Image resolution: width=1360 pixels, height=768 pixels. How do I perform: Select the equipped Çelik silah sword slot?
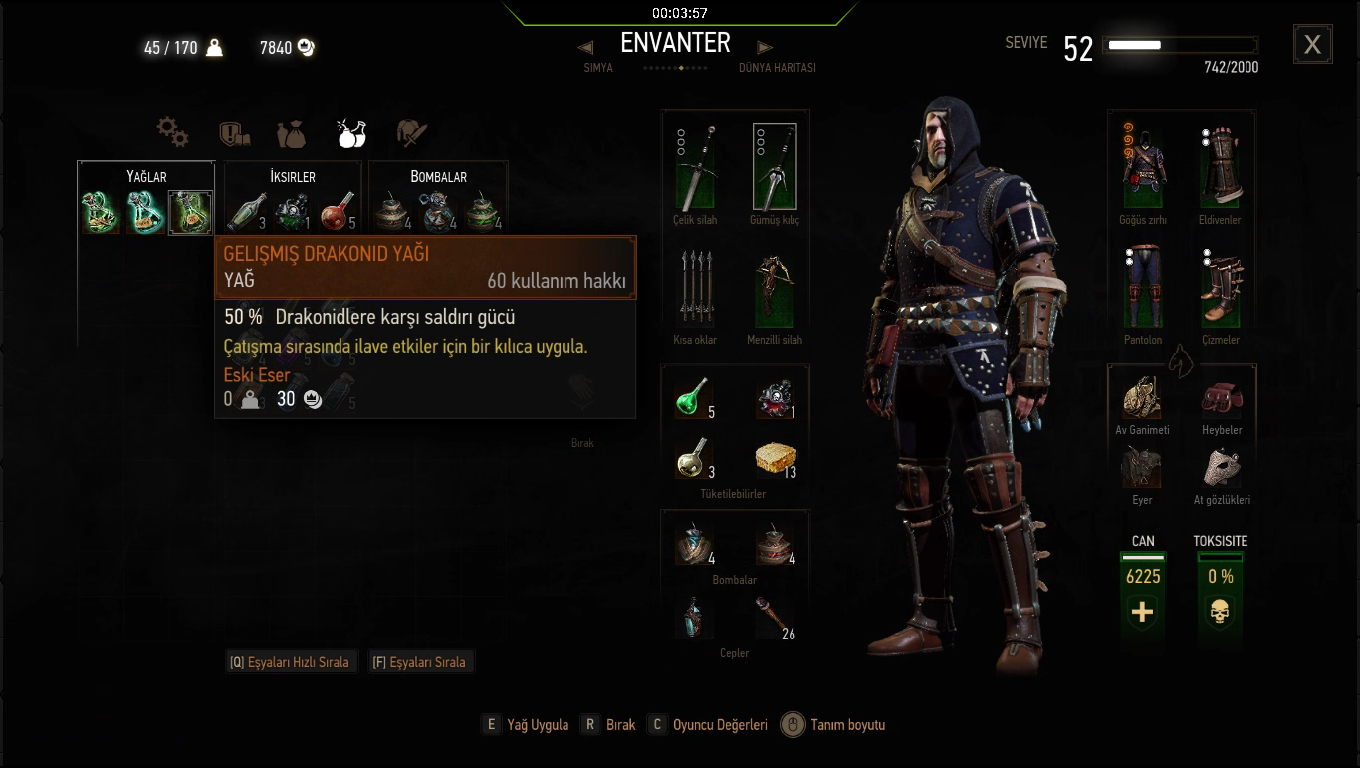(695, 167)
